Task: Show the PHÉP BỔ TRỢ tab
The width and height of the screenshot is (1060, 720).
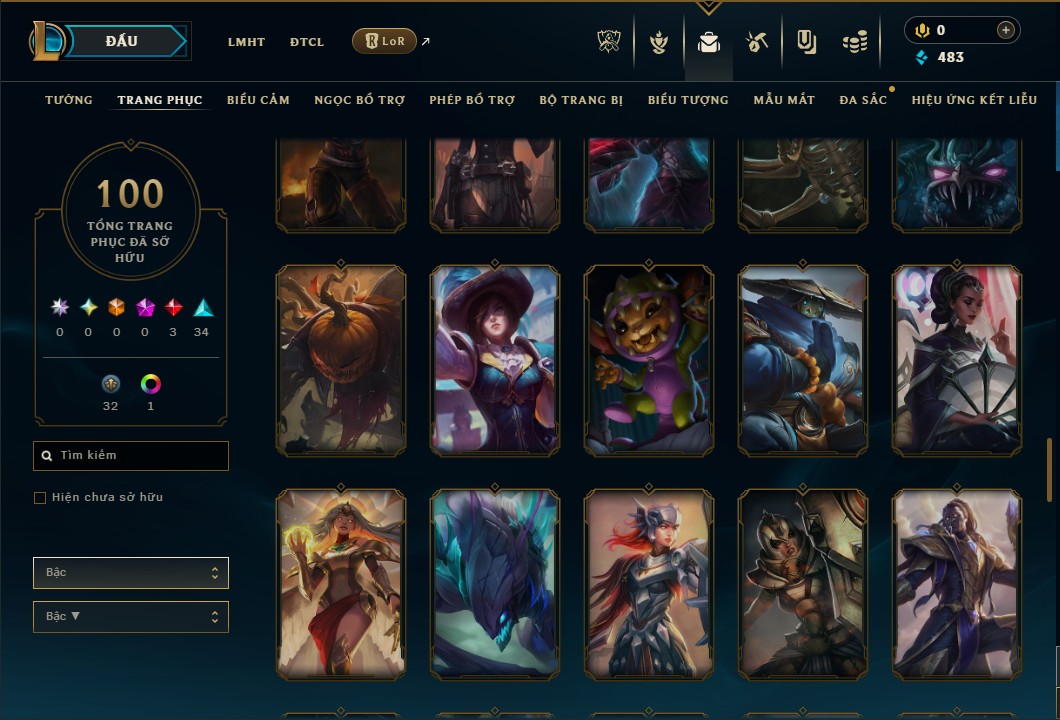Action: pos(472,100)
